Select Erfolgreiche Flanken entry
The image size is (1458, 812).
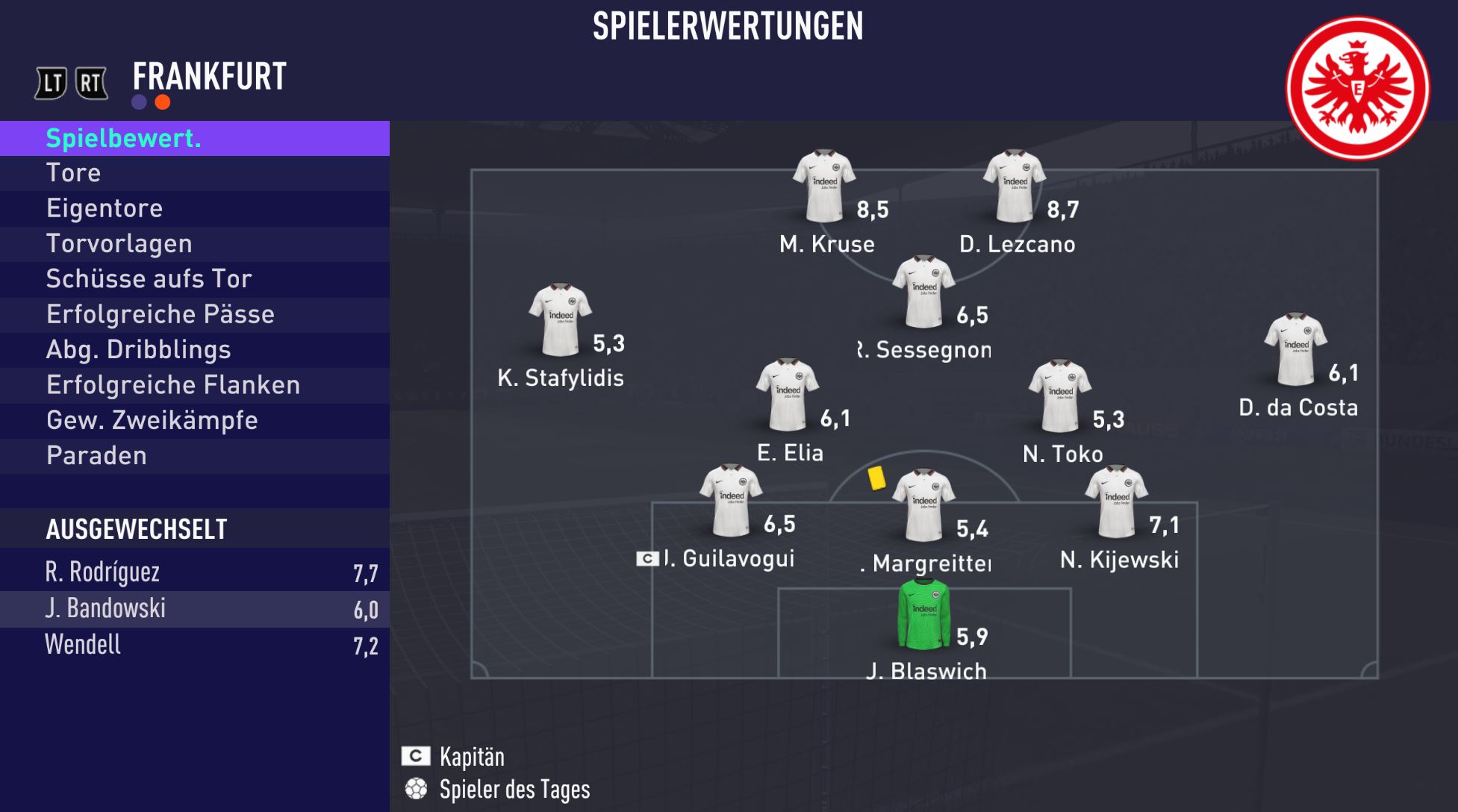tap(194, 385)
